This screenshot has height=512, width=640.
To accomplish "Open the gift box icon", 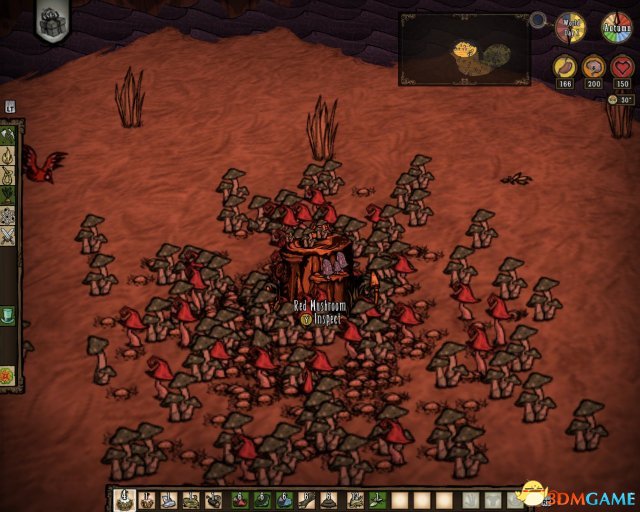I will click(52, 22).
